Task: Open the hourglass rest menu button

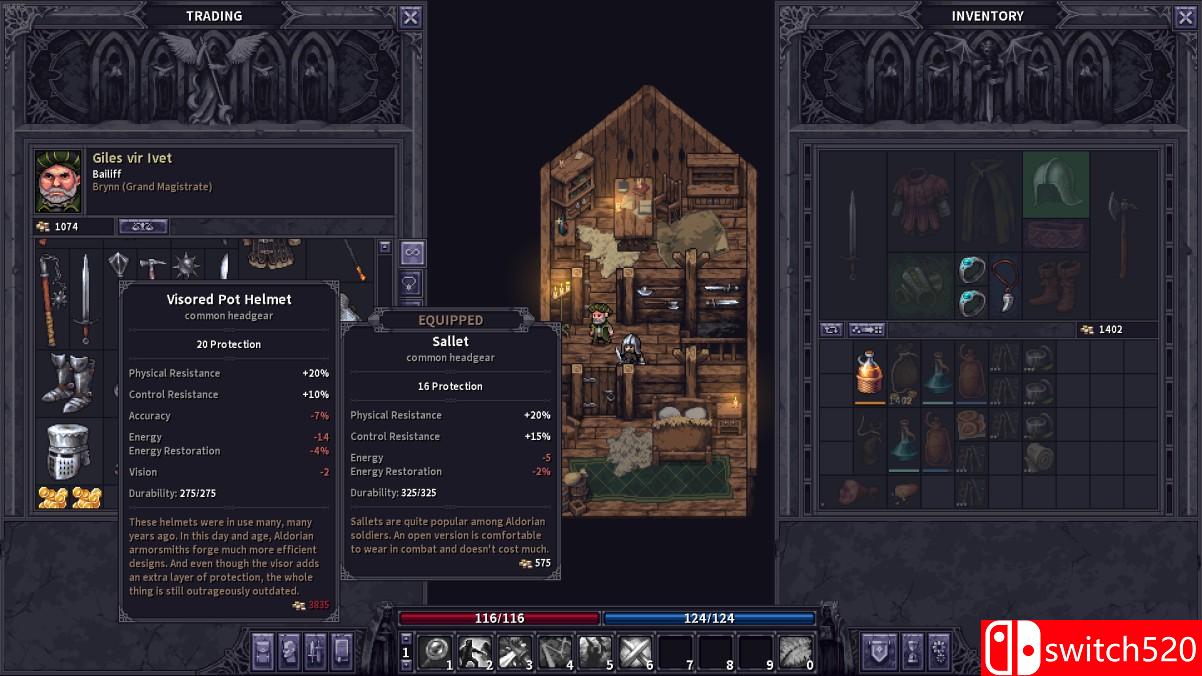Action: pyautogui.click(x=912, y=651)
